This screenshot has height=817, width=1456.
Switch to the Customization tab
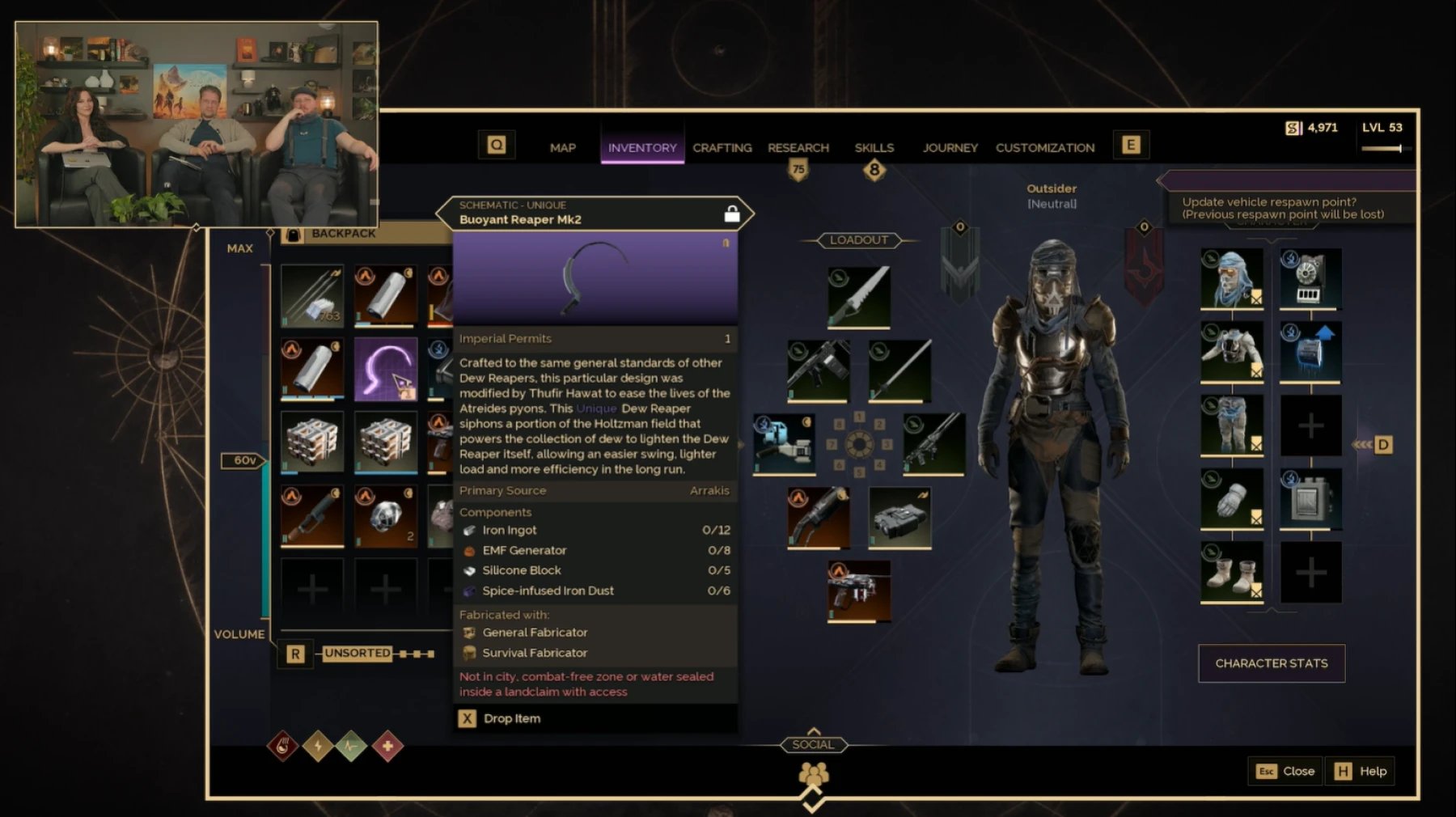tap(1044, 148)
